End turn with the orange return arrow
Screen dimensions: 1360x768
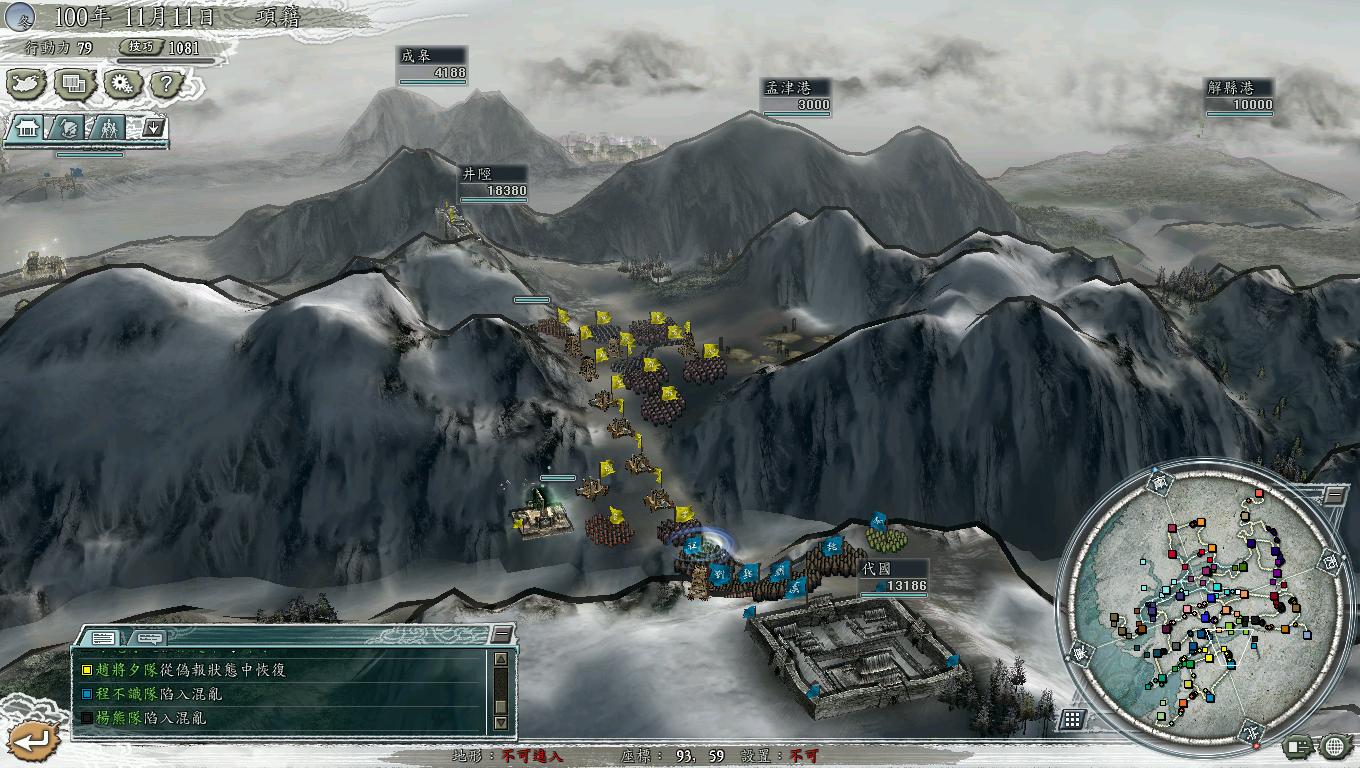point(35,741)
